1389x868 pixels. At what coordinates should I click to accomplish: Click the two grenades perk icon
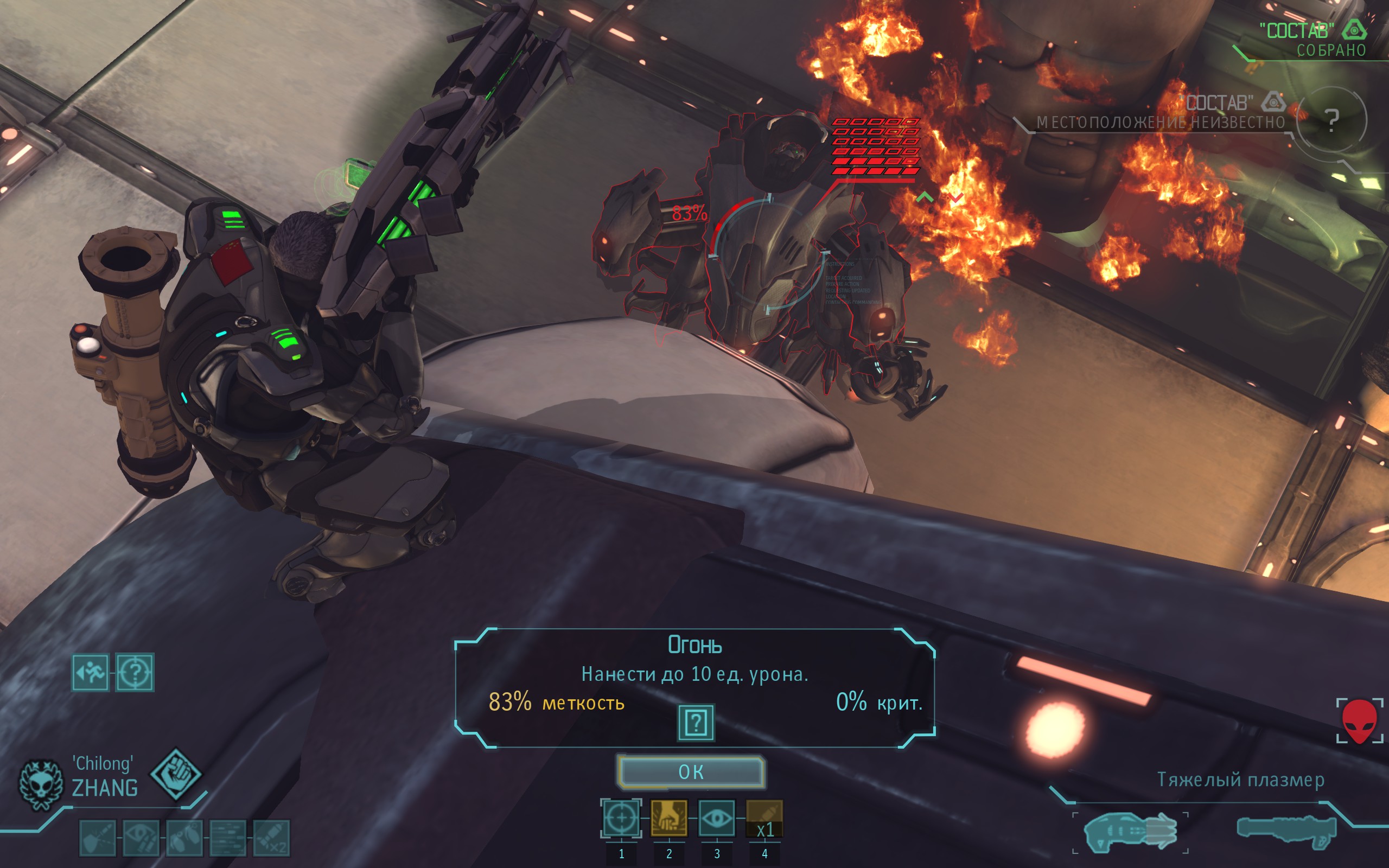point(184,838)
